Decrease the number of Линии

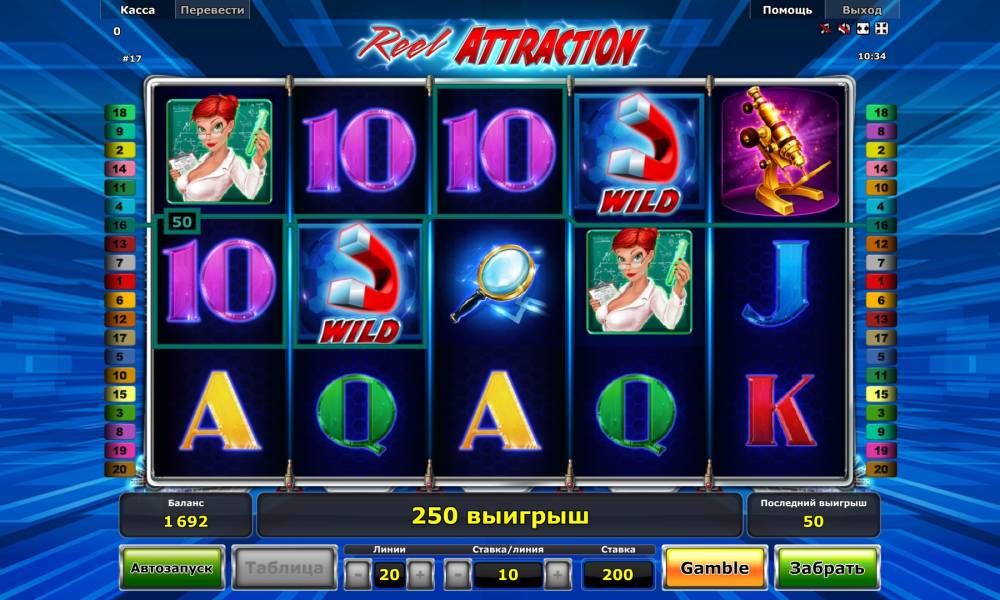[x=359, y=574]
